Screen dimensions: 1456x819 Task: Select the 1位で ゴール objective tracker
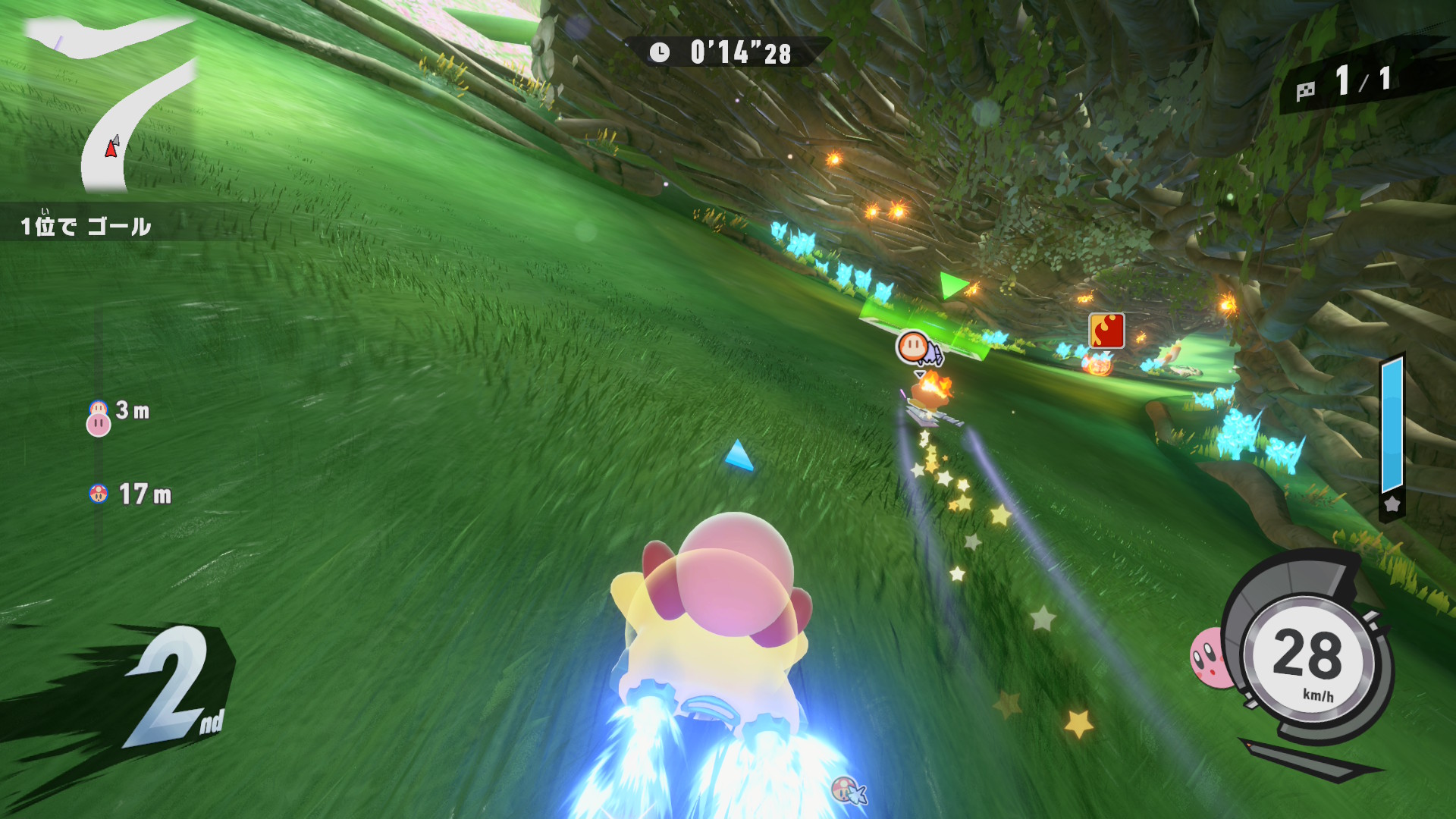point(86,225)
